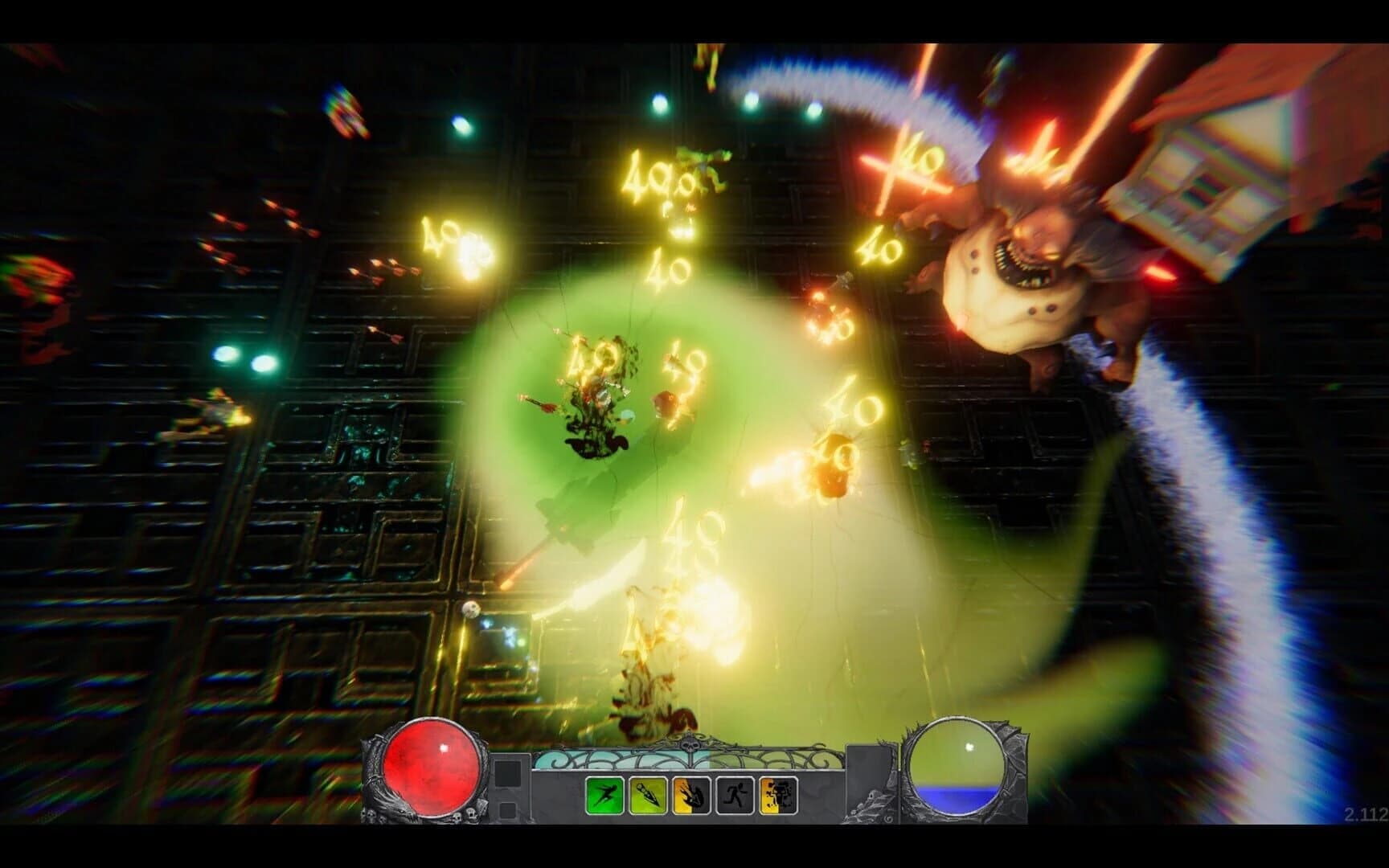This screenshot has width=1389, height=868.
Task: Select the green leap ability icon
Action: pos(604,796)
